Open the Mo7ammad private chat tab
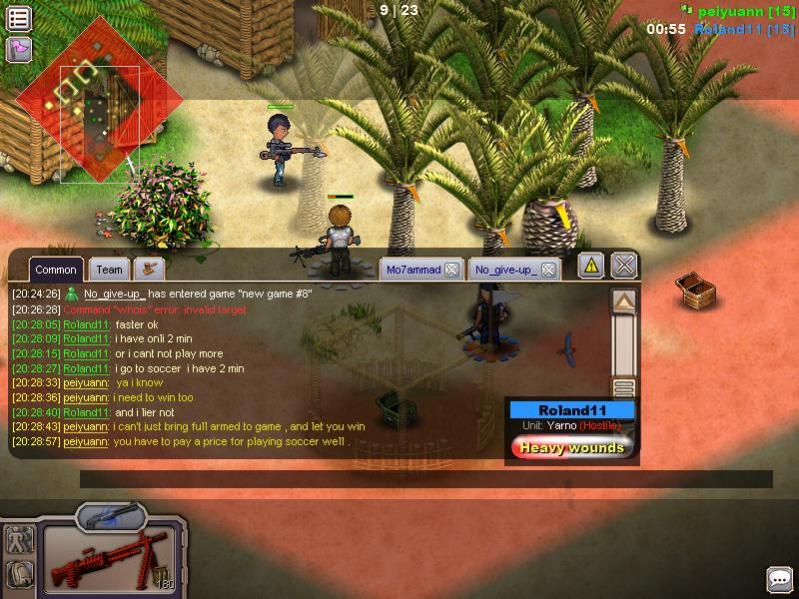 pos(412,269)
